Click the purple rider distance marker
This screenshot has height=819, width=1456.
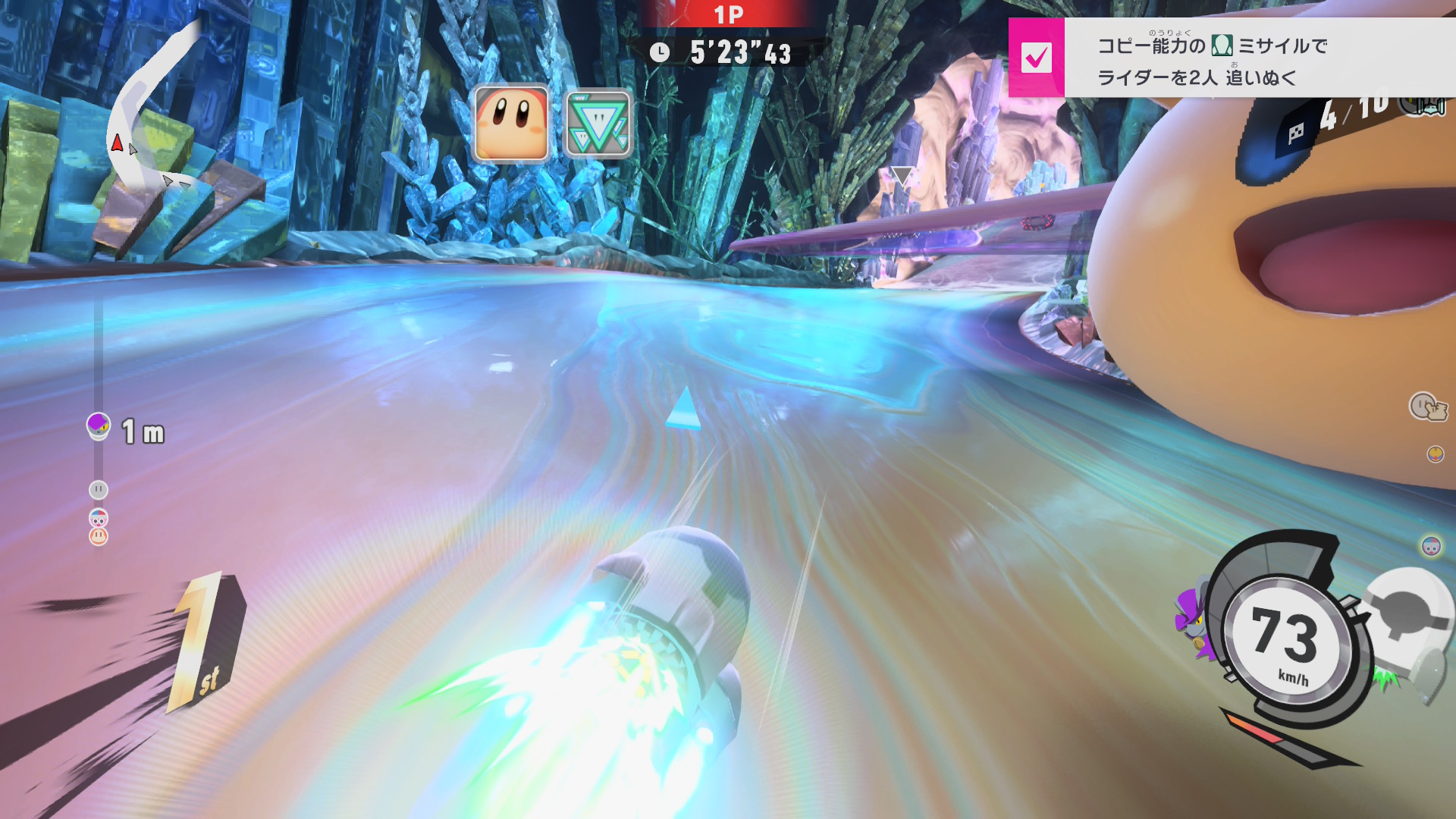[x=99, y=425]
